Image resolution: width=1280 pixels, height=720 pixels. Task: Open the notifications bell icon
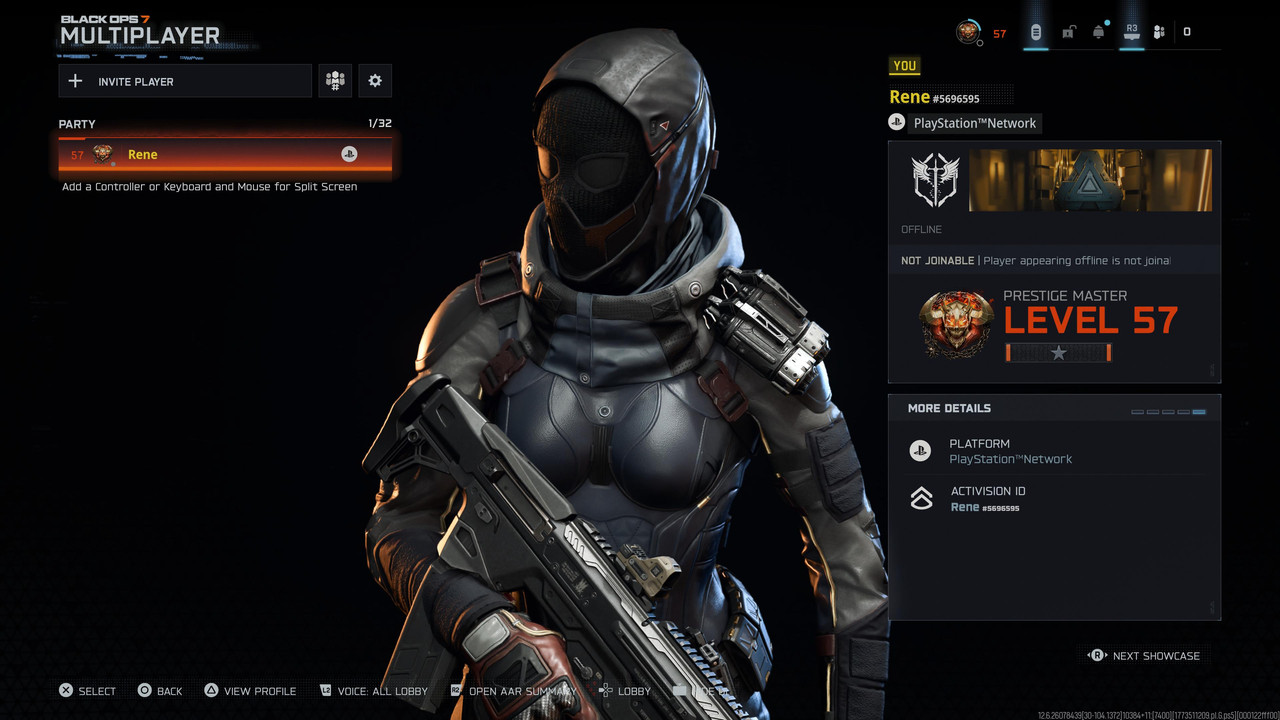(x=1099, y=32)
